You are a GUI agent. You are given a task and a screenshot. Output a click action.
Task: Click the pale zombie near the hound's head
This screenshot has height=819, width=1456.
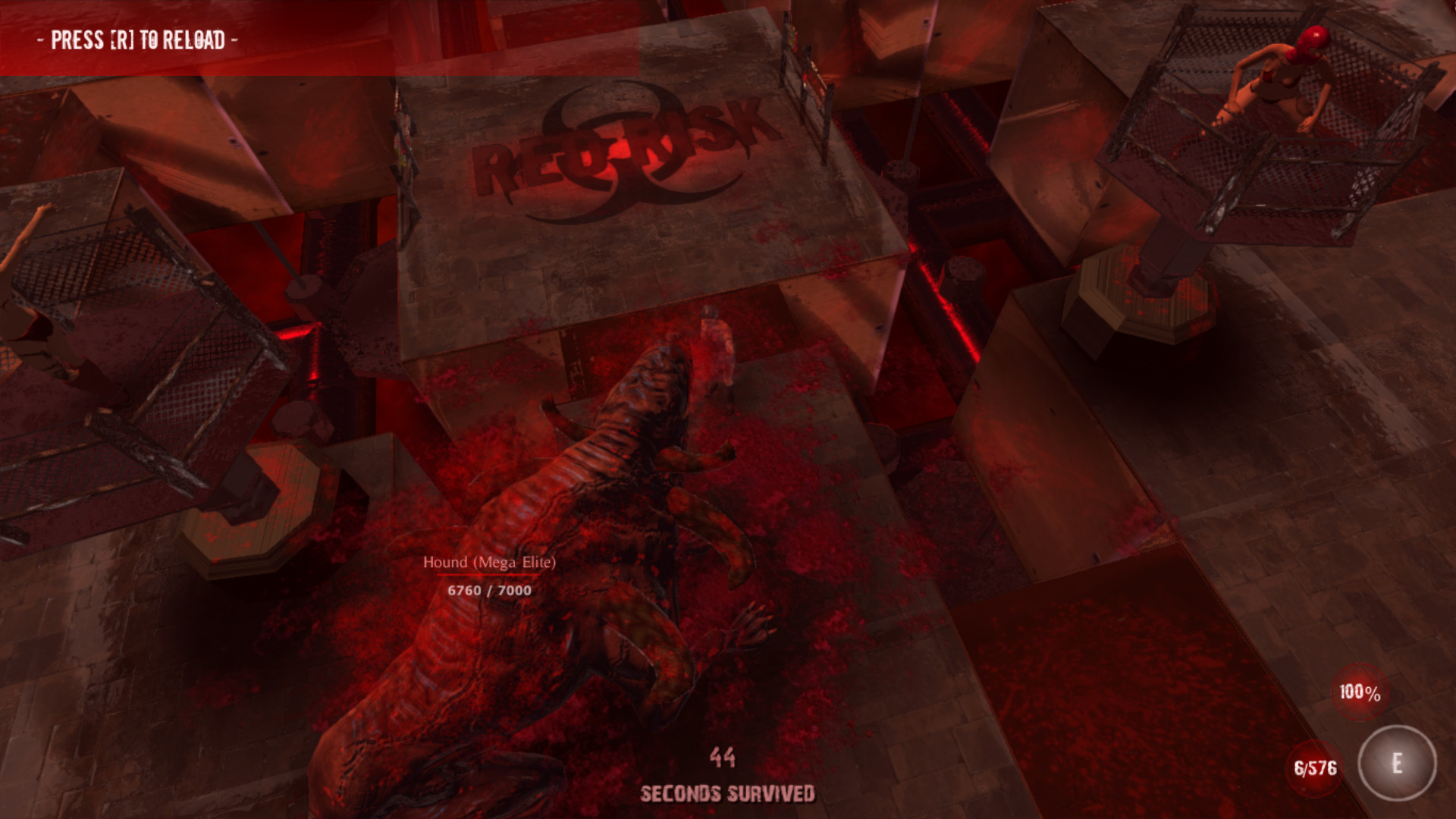[x=717, y=349]
